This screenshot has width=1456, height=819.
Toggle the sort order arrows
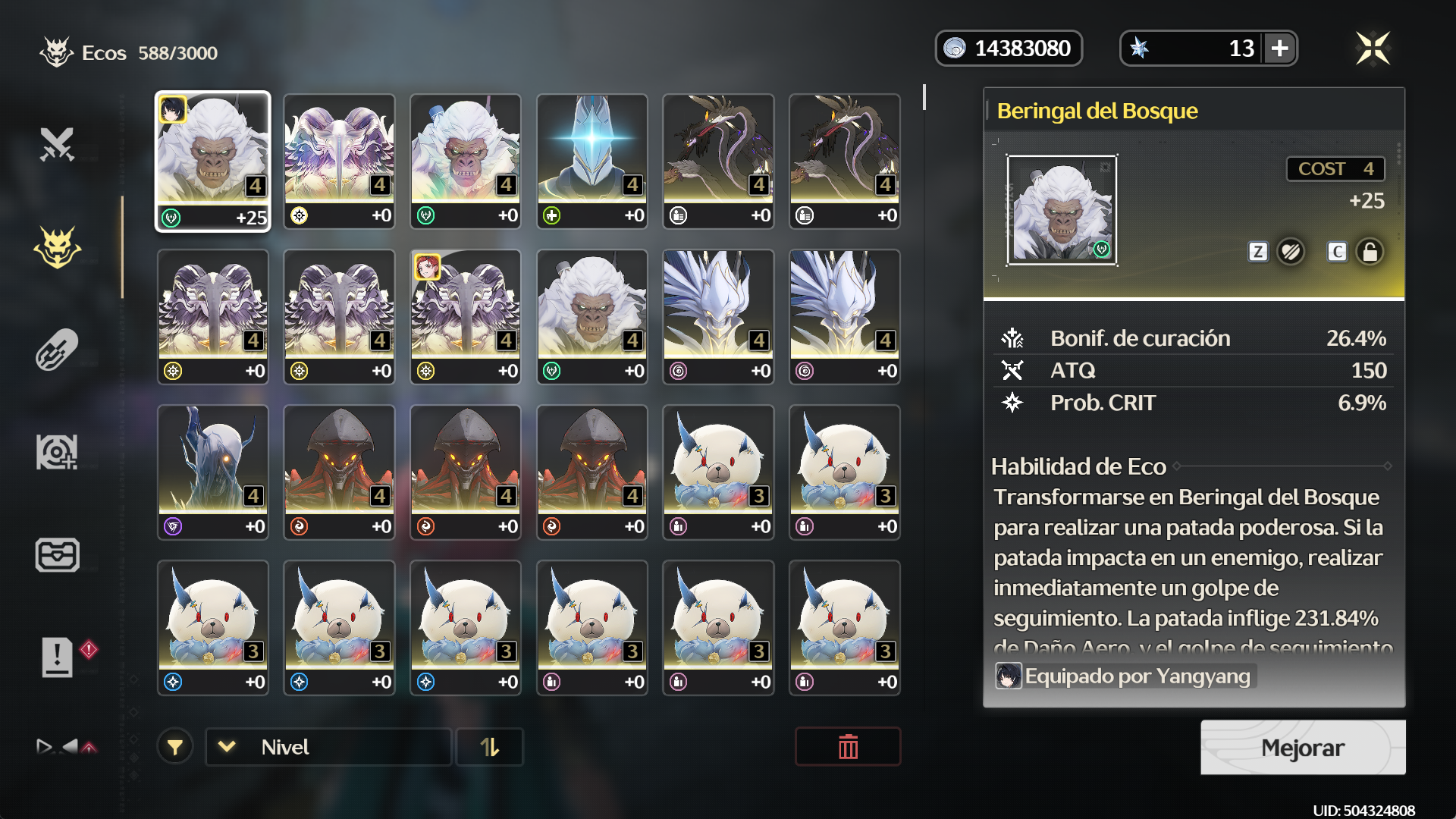(490, 747)
